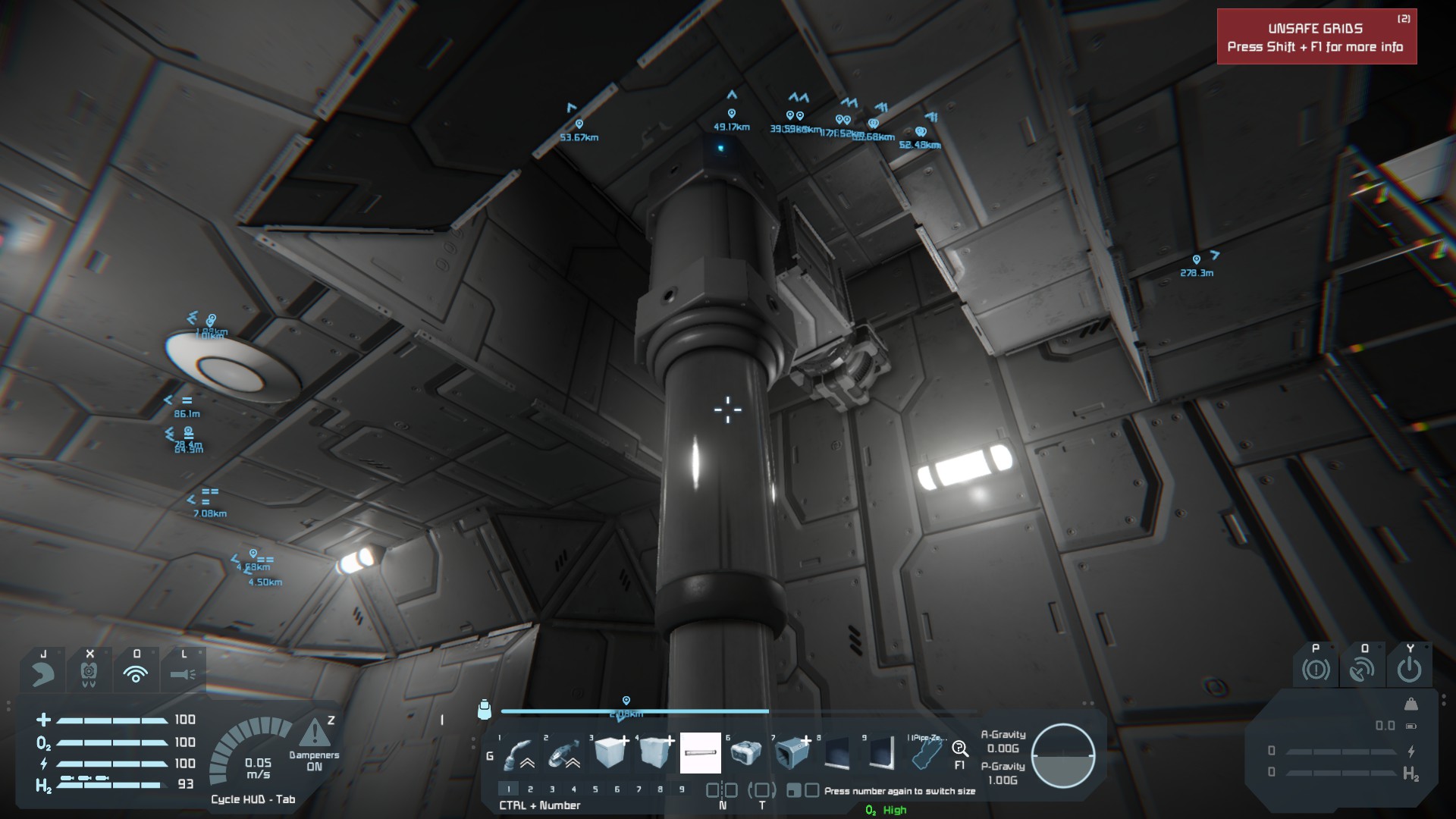Screen dimensions: 1456x819
Task: Toggle the flashlight icon
Action: point(184,673)
